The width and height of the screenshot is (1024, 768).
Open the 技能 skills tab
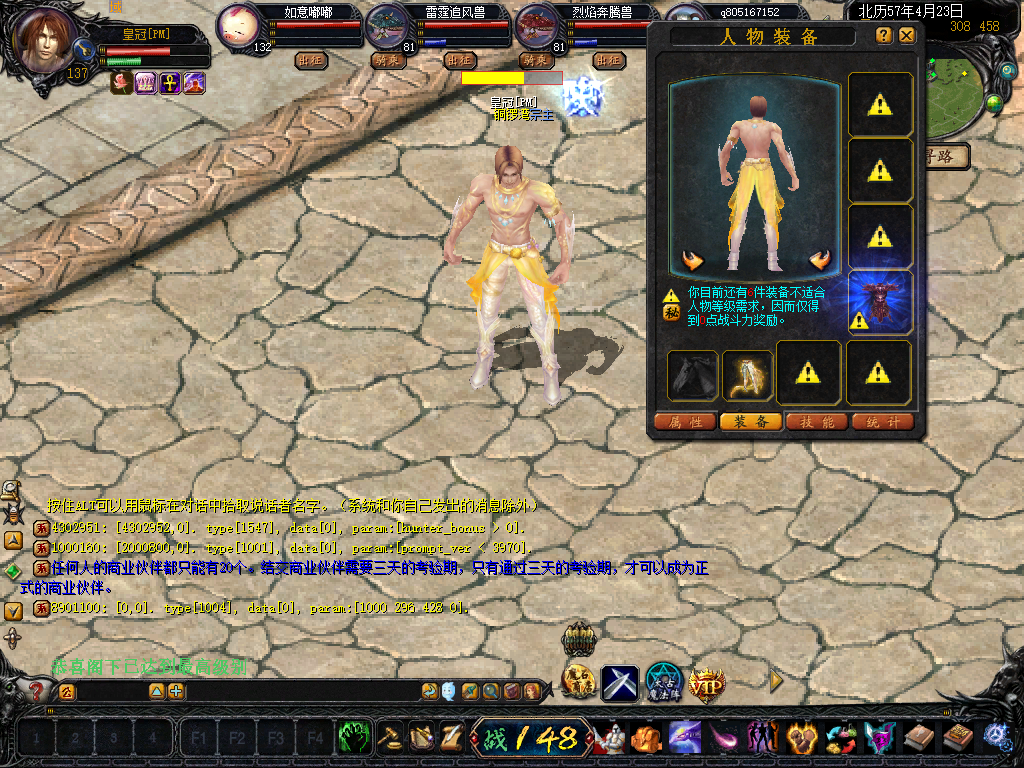[817, 422]
